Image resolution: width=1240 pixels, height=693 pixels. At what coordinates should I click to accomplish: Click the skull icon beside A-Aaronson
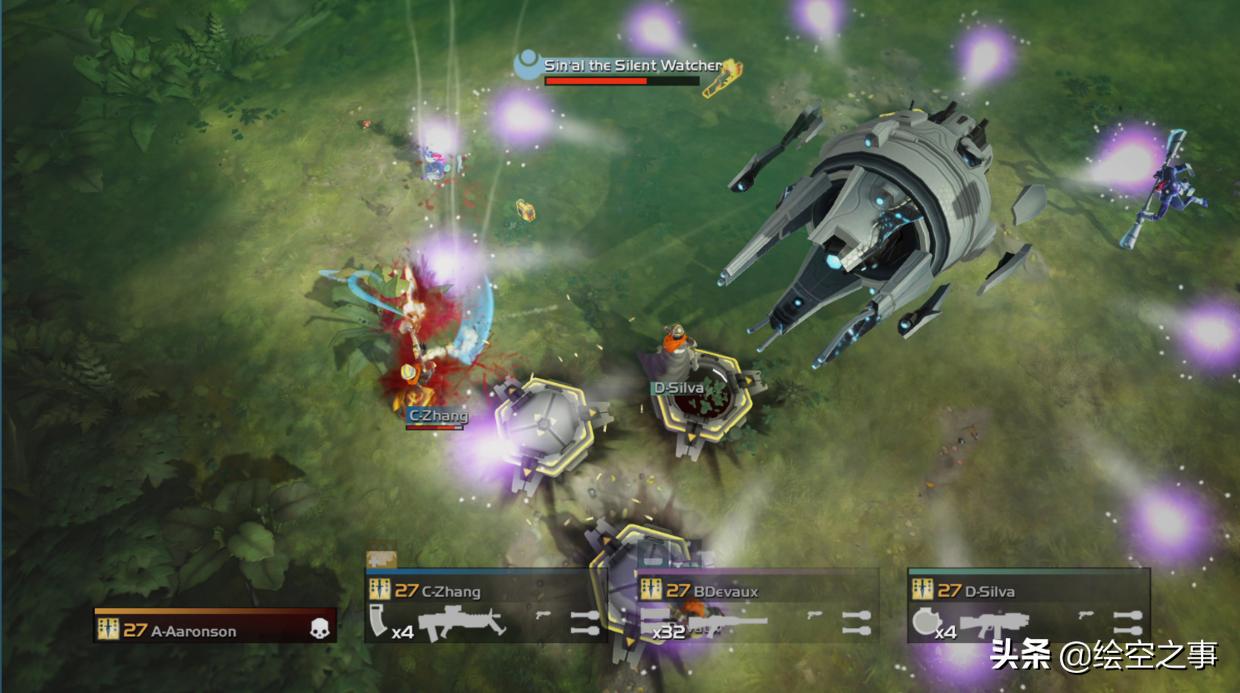(320, 629)
